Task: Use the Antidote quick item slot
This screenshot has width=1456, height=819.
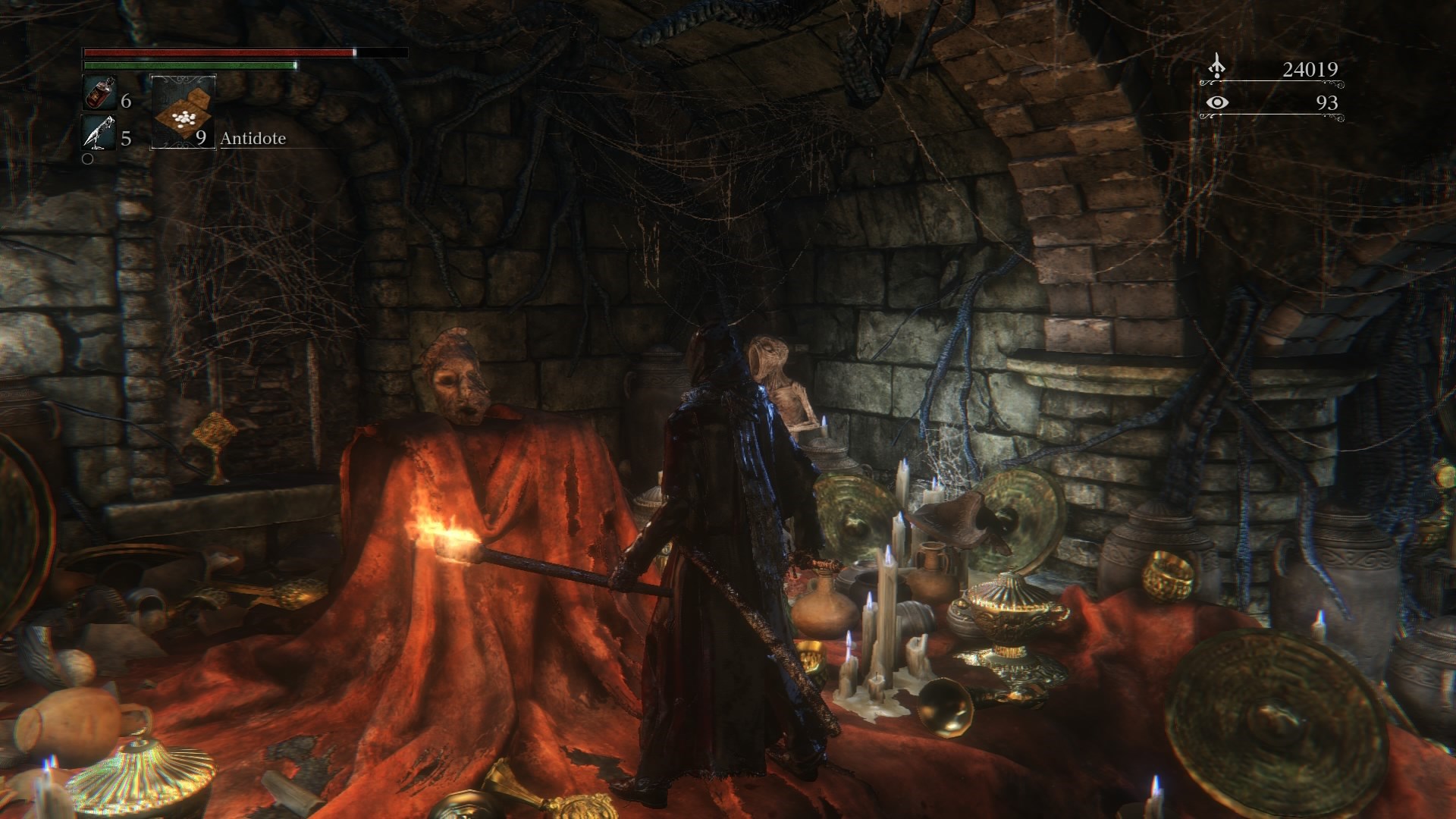Action: tap(184, 111)
